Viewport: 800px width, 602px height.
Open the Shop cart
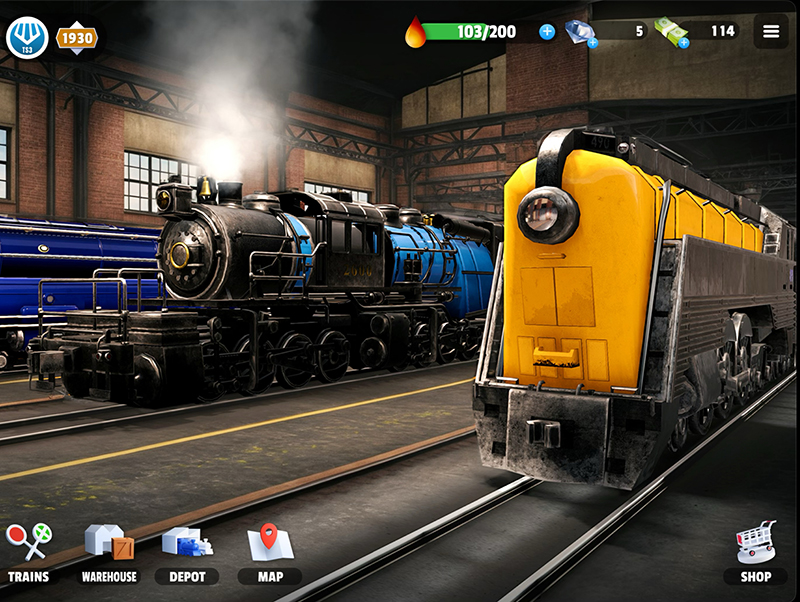756,552
